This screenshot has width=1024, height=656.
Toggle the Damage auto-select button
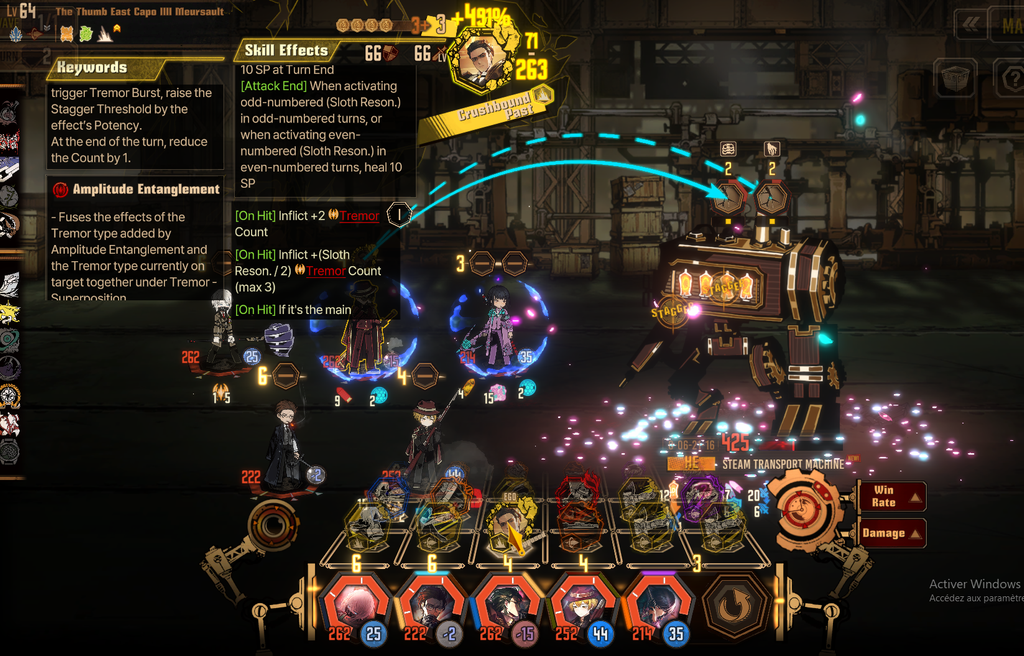[x=891, y=533]
